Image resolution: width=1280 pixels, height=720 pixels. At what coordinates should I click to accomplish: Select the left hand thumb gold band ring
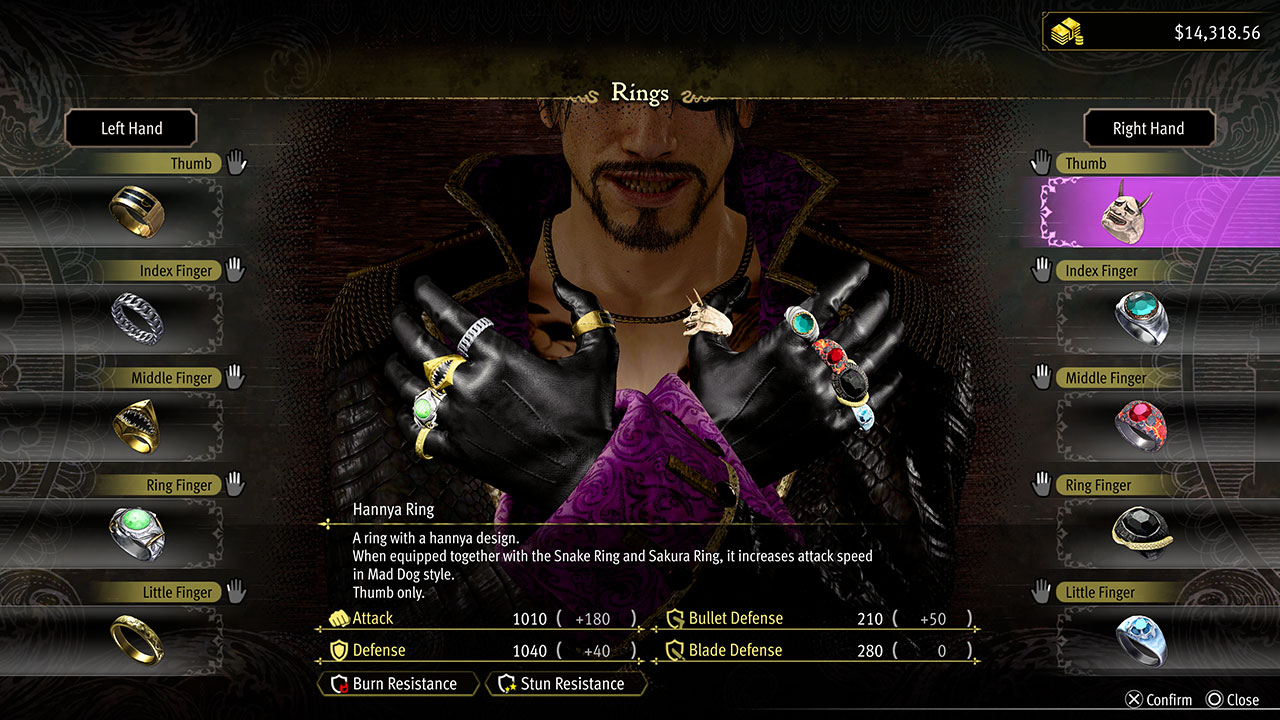[137, 209]
